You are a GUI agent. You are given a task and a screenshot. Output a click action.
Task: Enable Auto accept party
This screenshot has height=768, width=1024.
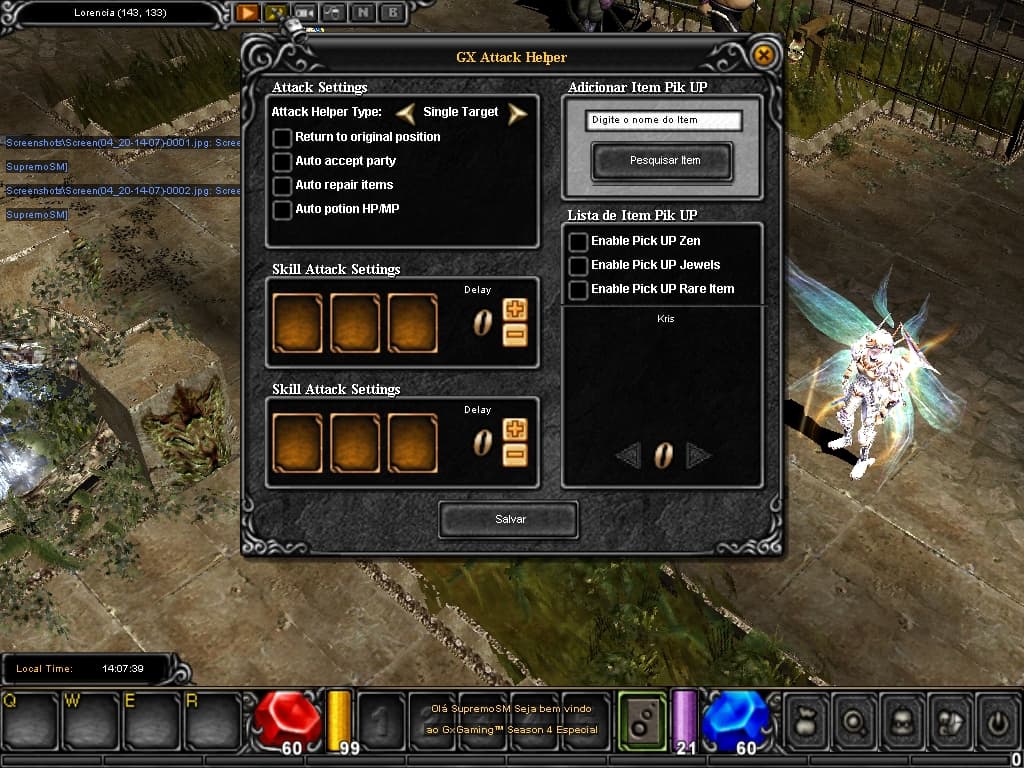[x=282, y=162]
